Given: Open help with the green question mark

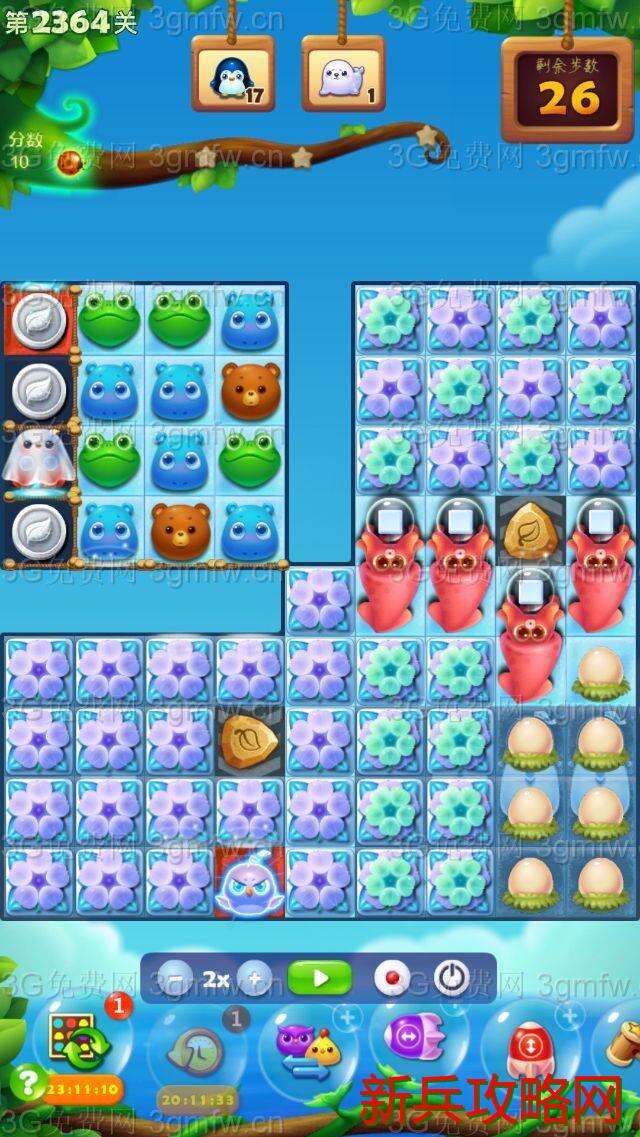Looking at the screenshot, I should (29, 1081).
